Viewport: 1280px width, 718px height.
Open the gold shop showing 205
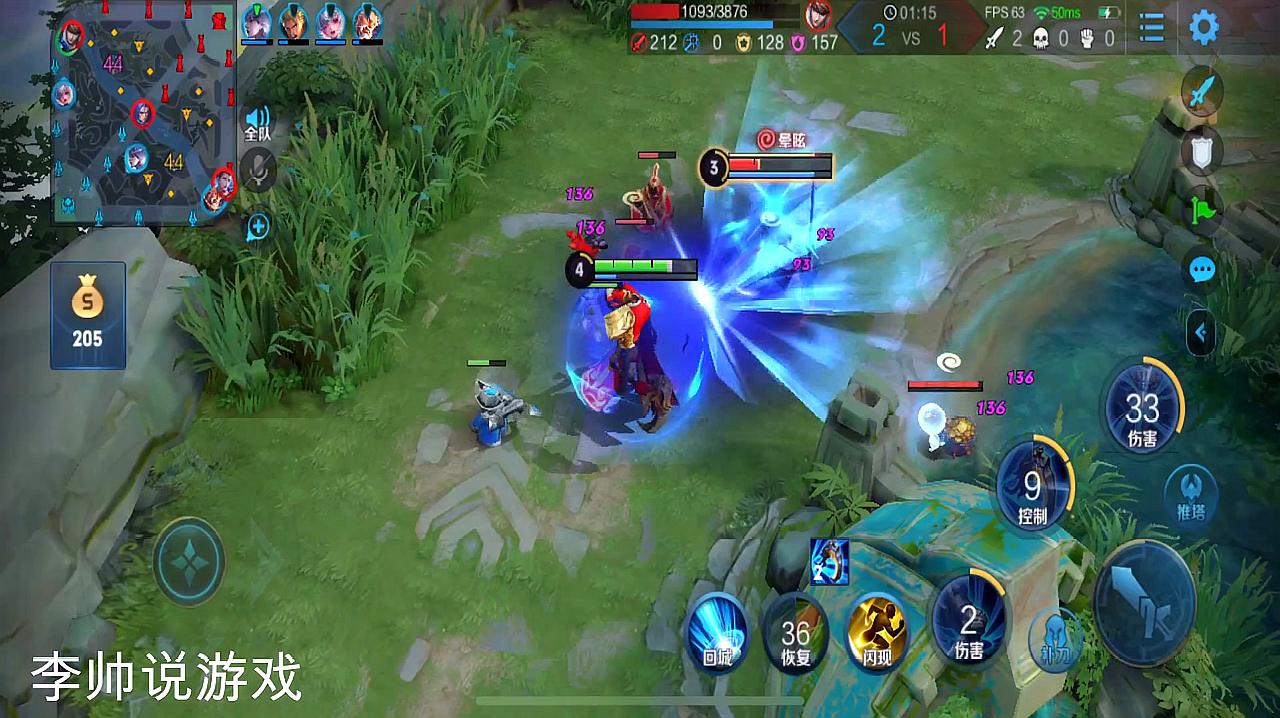click(x=87, y=315)
